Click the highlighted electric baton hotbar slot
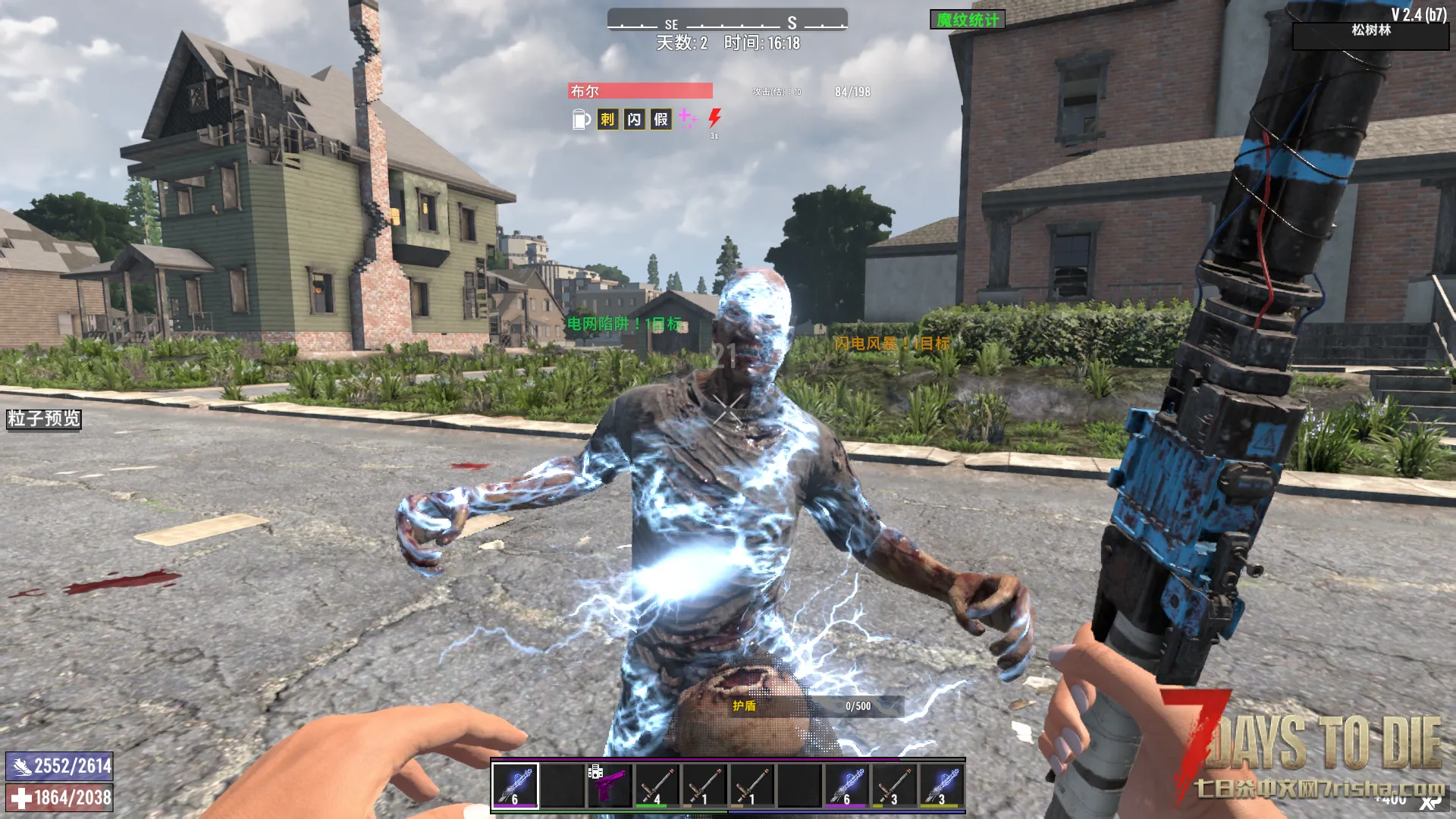The width and height of the screenshot is (1456, 819). pos(516,786)
